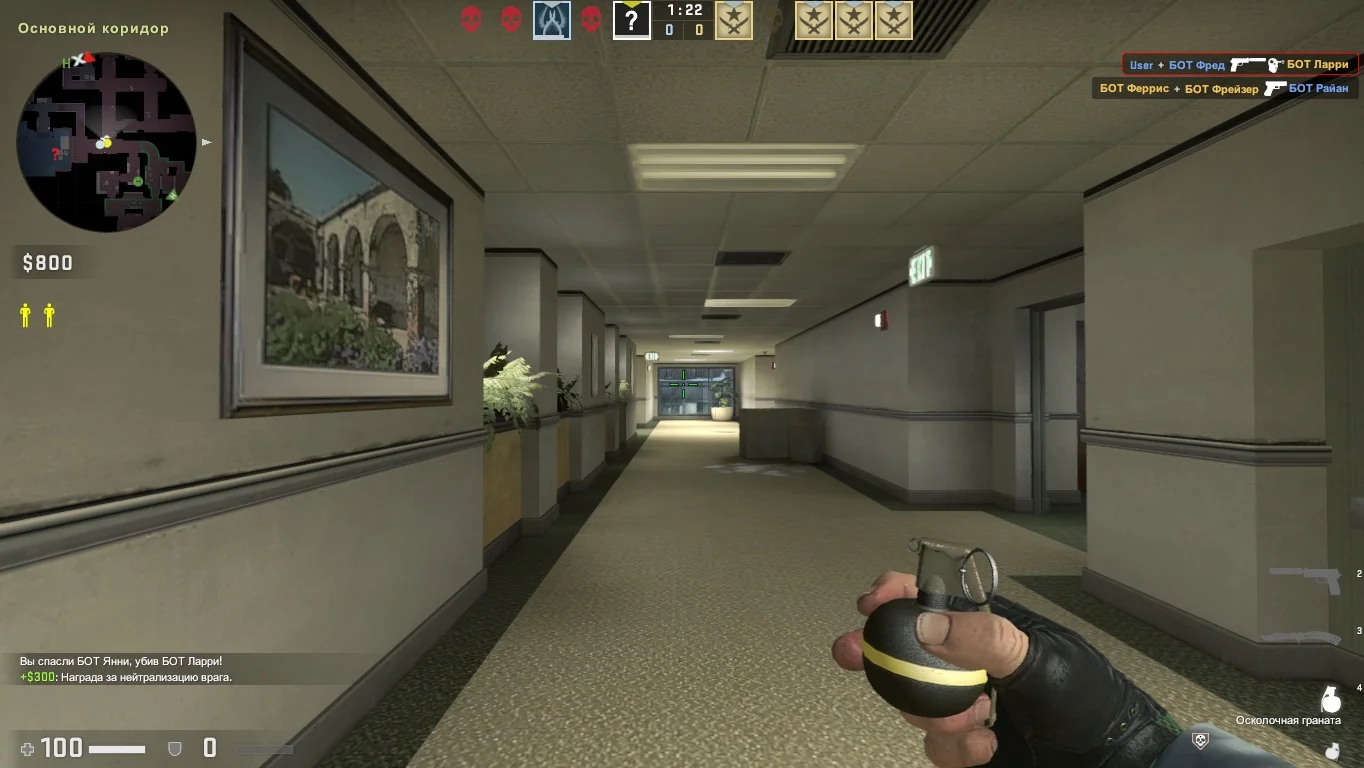Choose the highlighted grenade in slot 4
The width and height of the screenshot is (1364, 768).
(x=1331, y=697)
